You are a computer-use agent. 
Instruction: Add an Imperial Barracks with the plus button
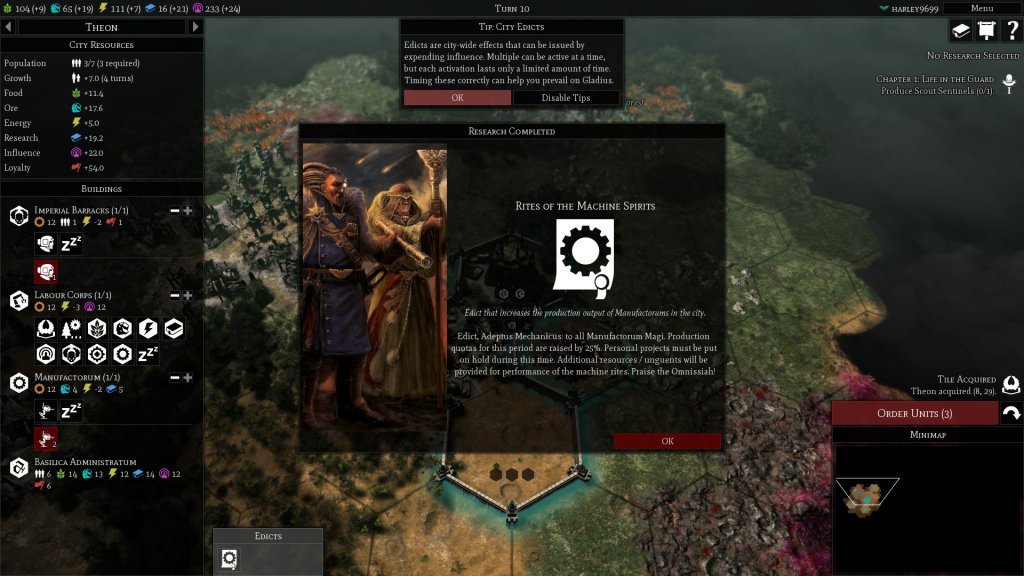(187, 211)
